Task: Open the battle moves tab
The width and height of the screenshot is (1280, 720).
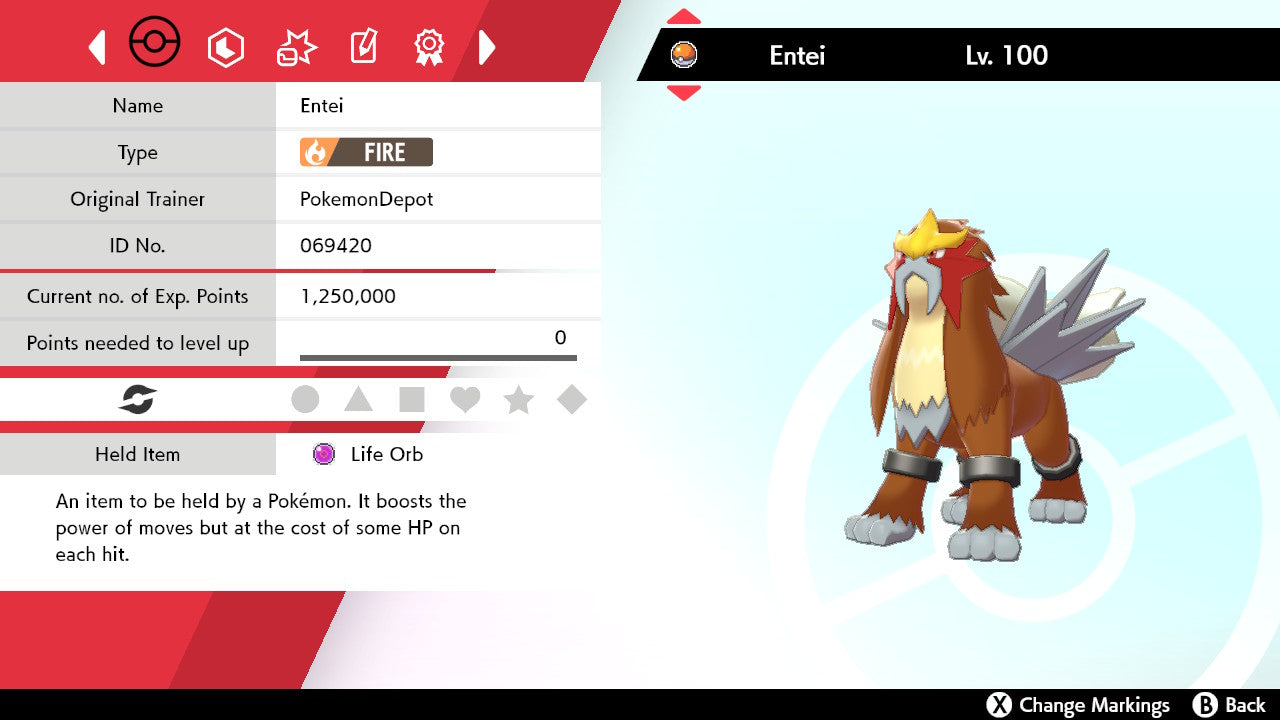Action: pyautogui.click(x=296, y=47)
